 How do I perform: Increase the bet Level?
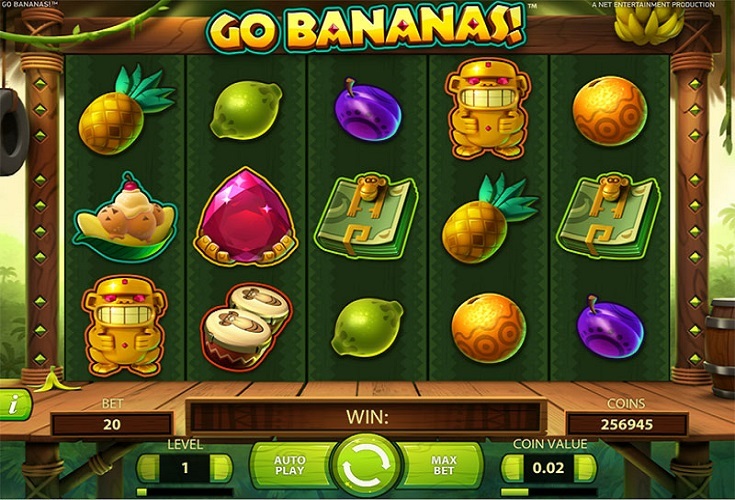222,468
